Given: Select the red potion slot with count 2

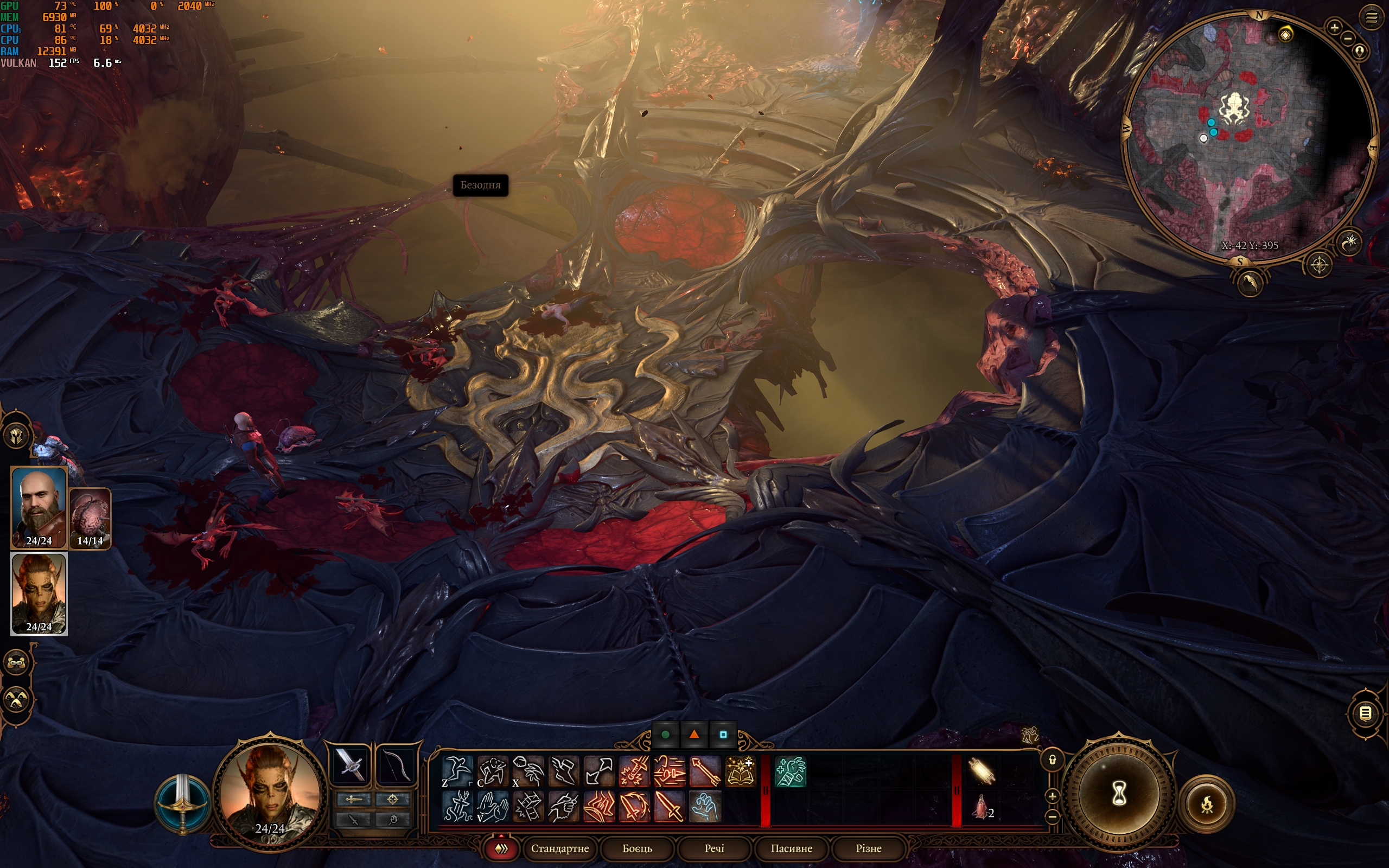Looking at the screenshot, I should [982, 807].
